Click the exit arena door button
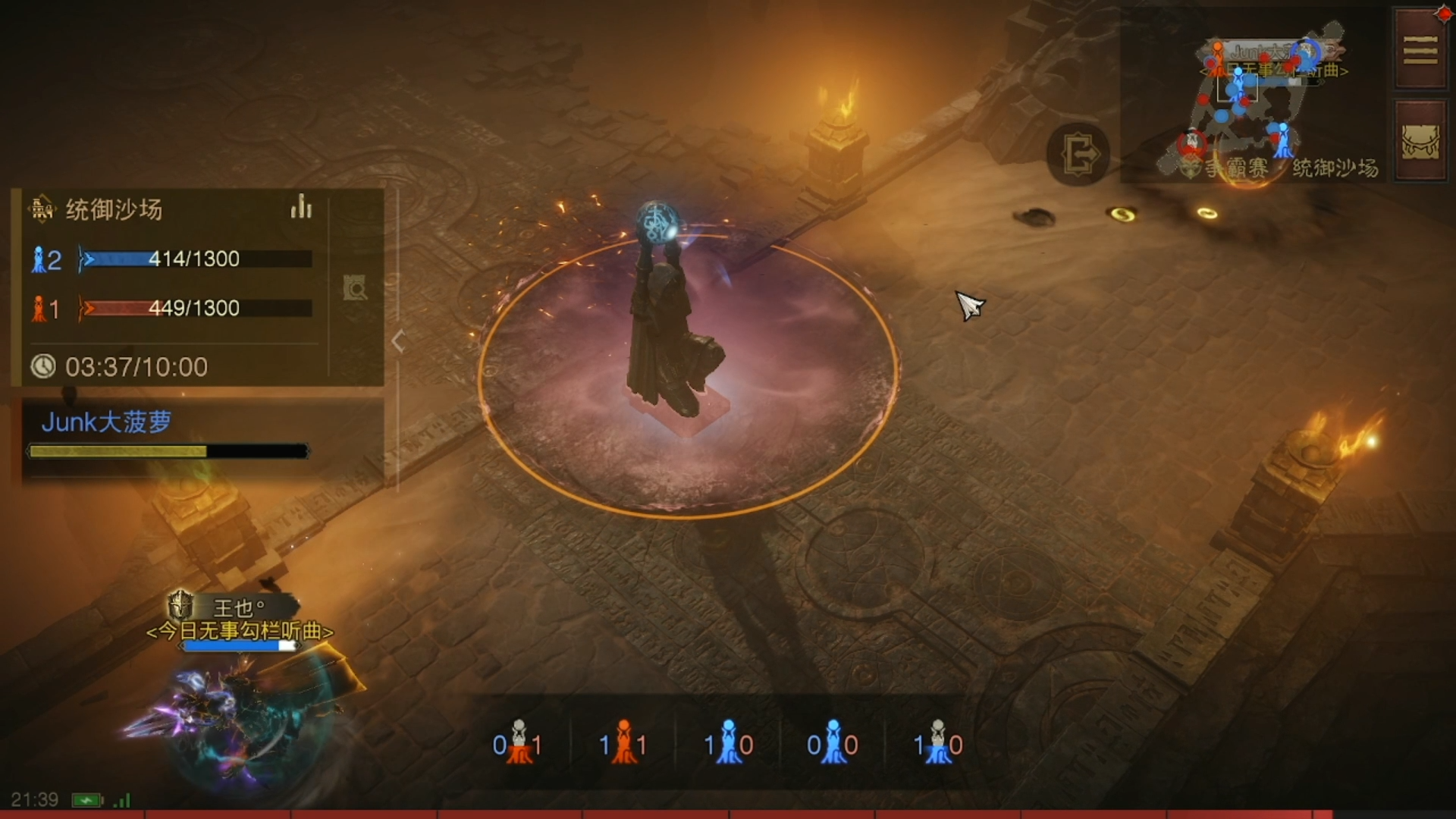The height and width of the screenshot is (819, 1456). 1078,155
